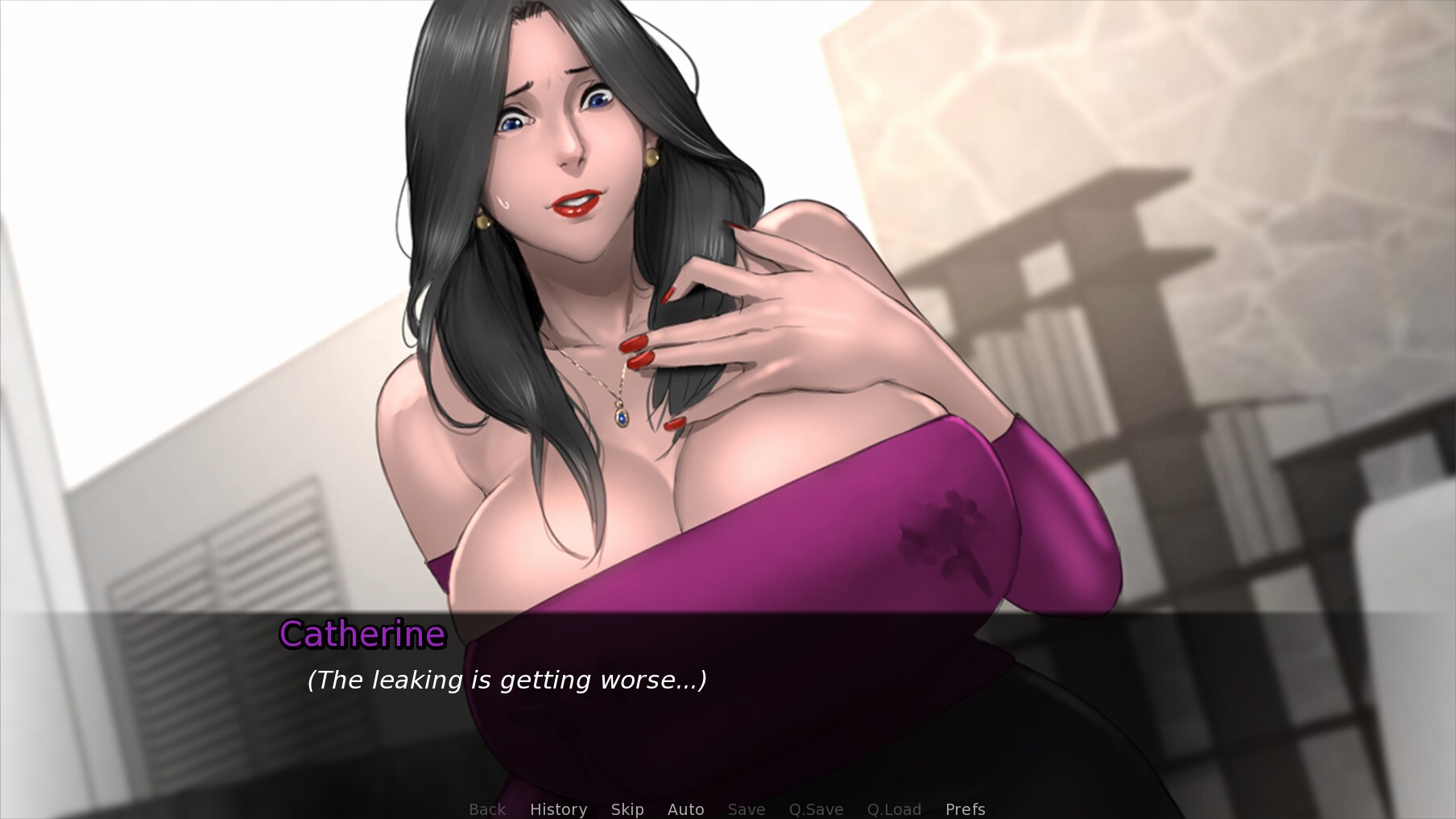The width and height of the screenshot is (1456, 819).
Task: Select the Catherine name label
Action: [x=362, y=635]
